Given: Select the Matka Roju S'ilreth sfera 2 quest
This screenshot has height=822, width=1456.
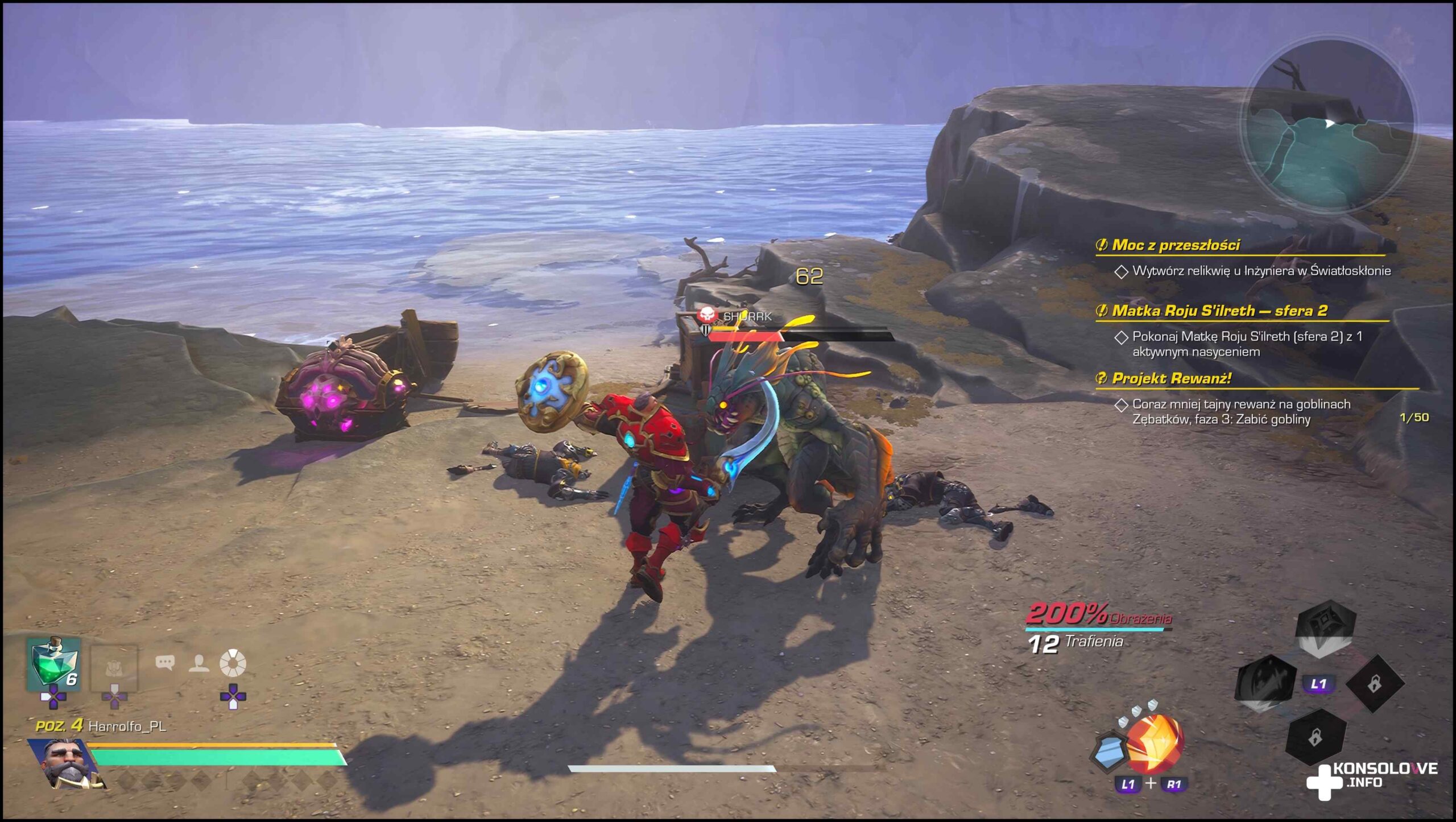Looking at the screenshot, I should 1219,311.
